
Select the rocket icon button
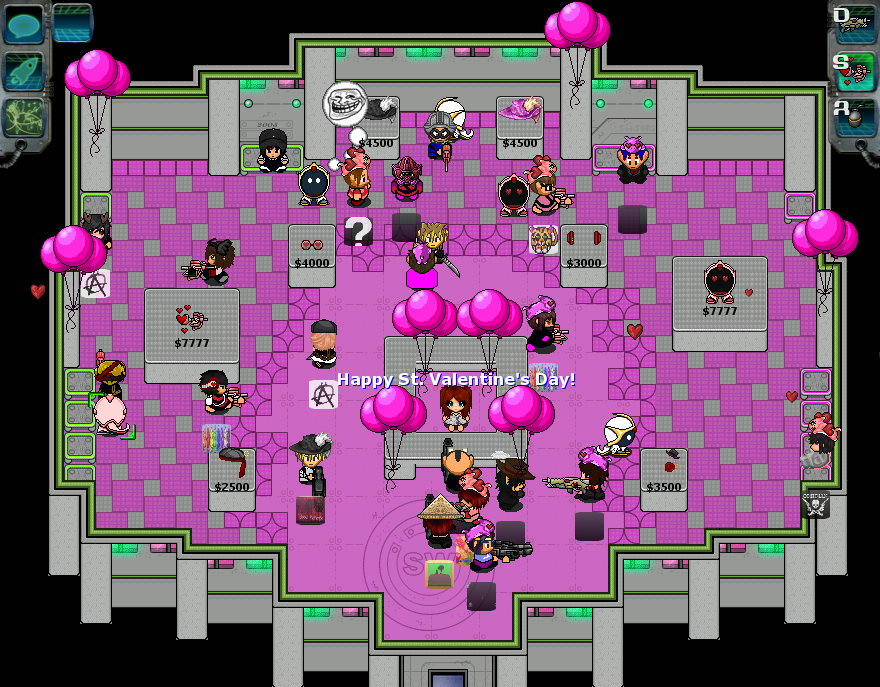pyautogui.click(x=23, y=71)
